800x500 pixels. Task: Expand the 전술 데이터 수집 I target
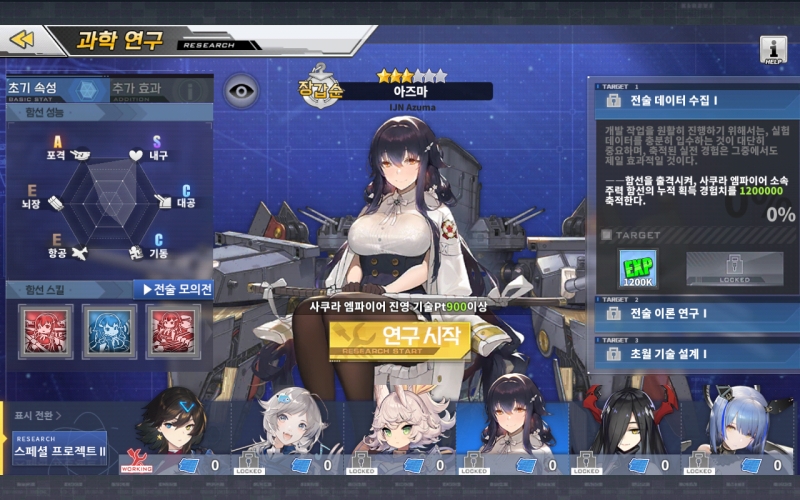[x=690, y=100]
